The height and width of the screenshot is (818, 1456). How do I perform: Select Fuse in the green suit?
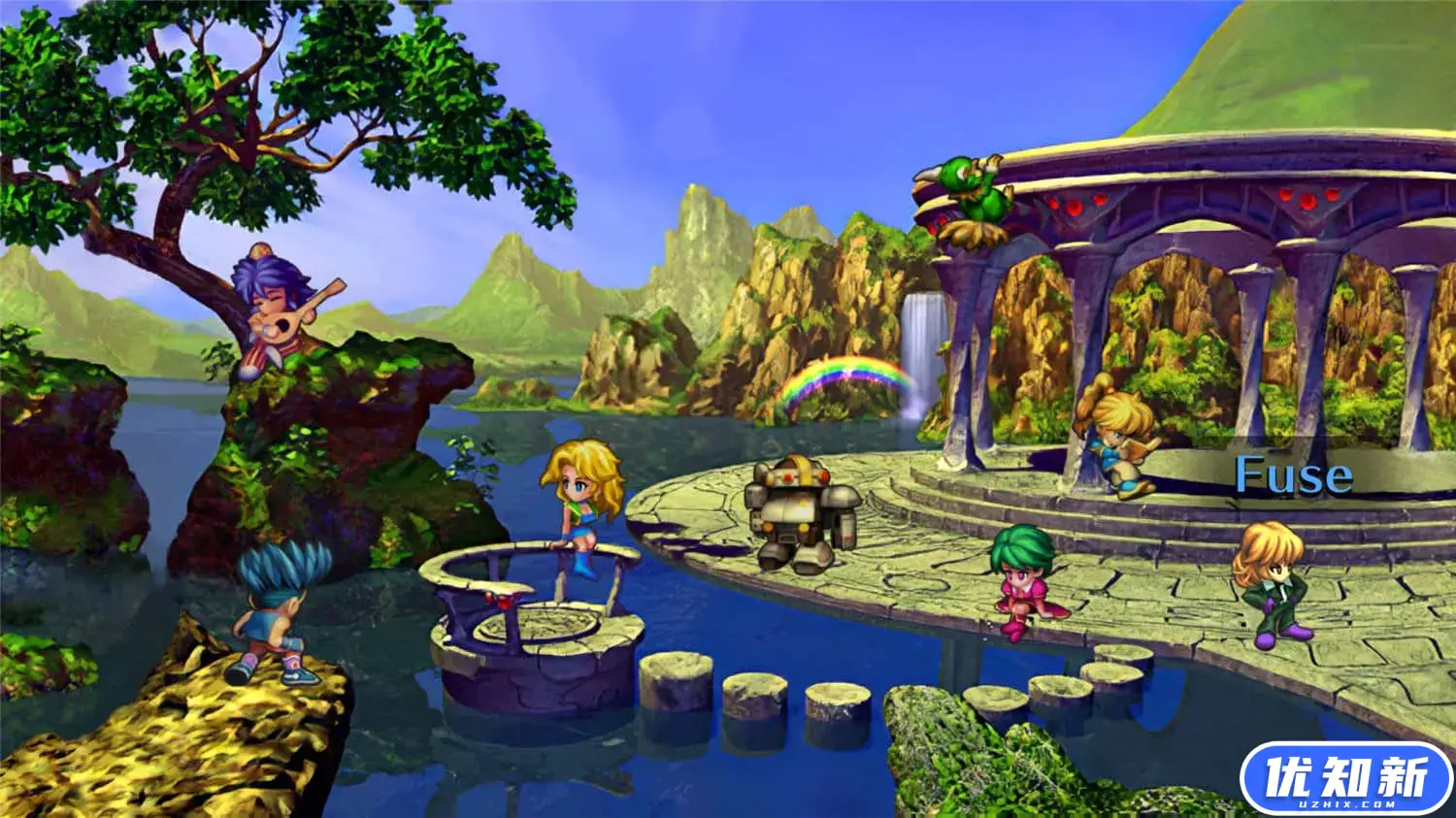(x=1273, y=584)
